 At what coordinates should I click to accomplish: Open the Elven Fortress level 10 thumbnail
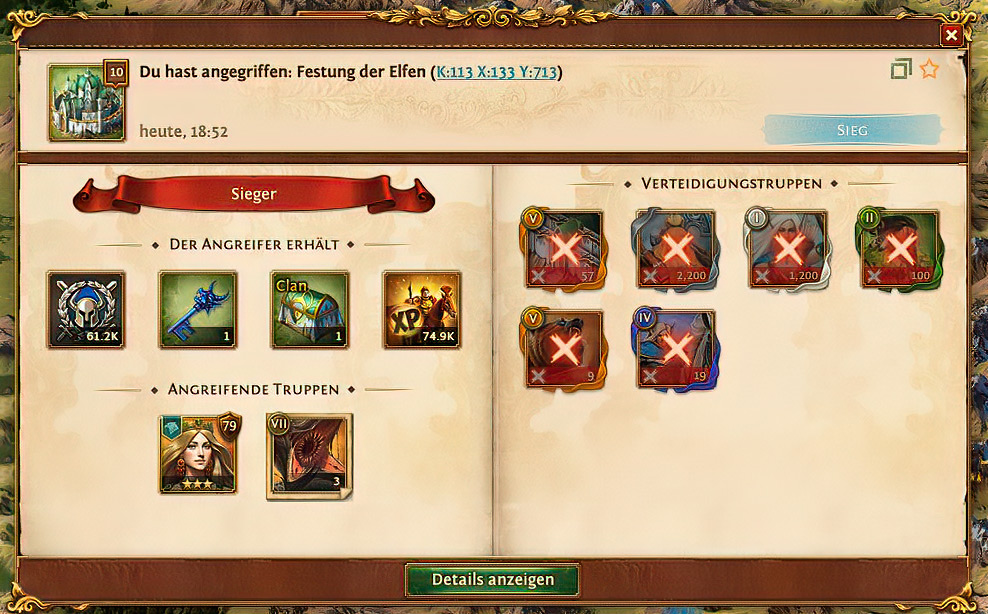[x=86, y=101]
